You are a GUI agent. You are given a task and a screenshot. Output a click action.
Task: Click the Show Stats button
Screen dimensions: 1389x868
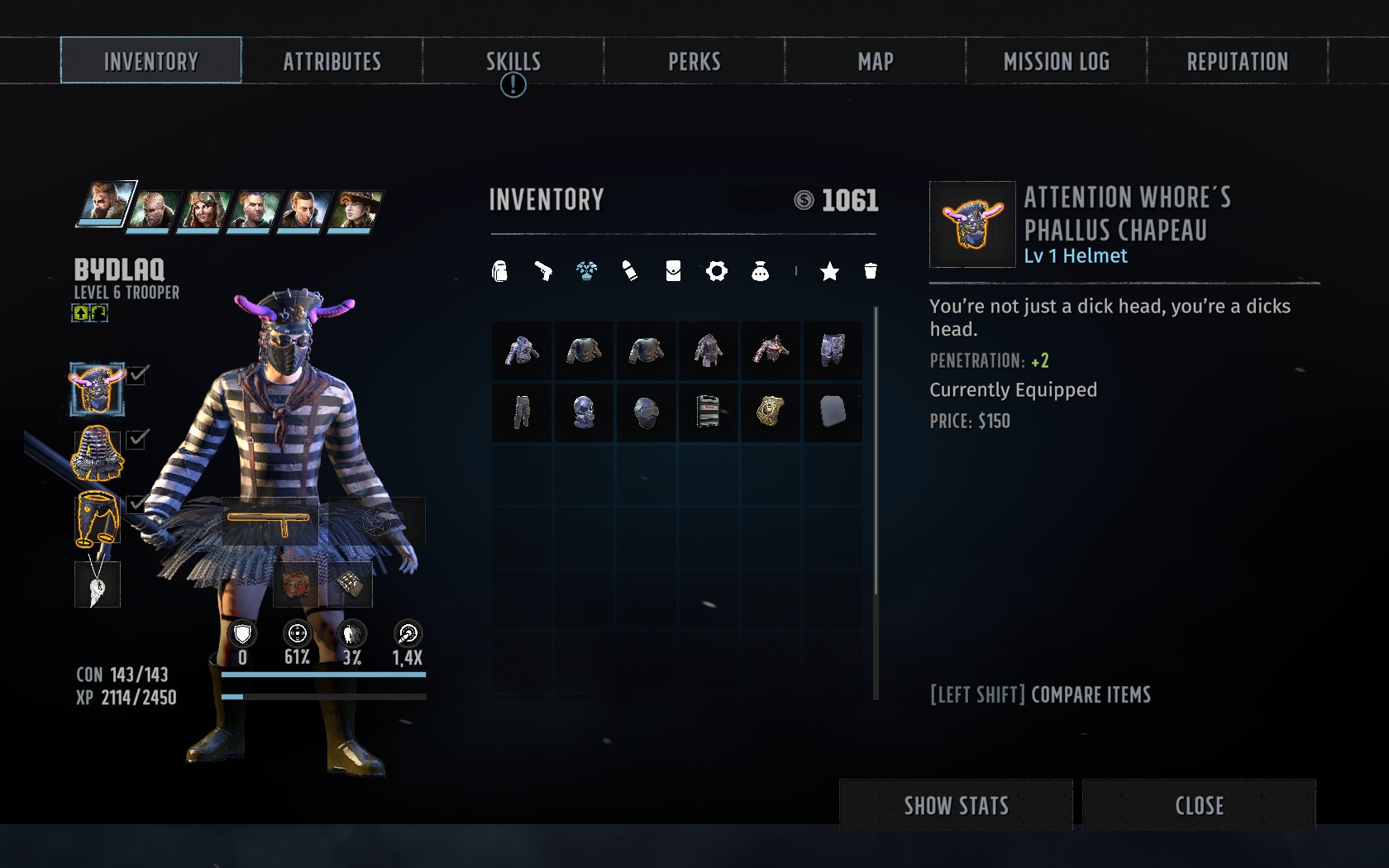point(956,805)
